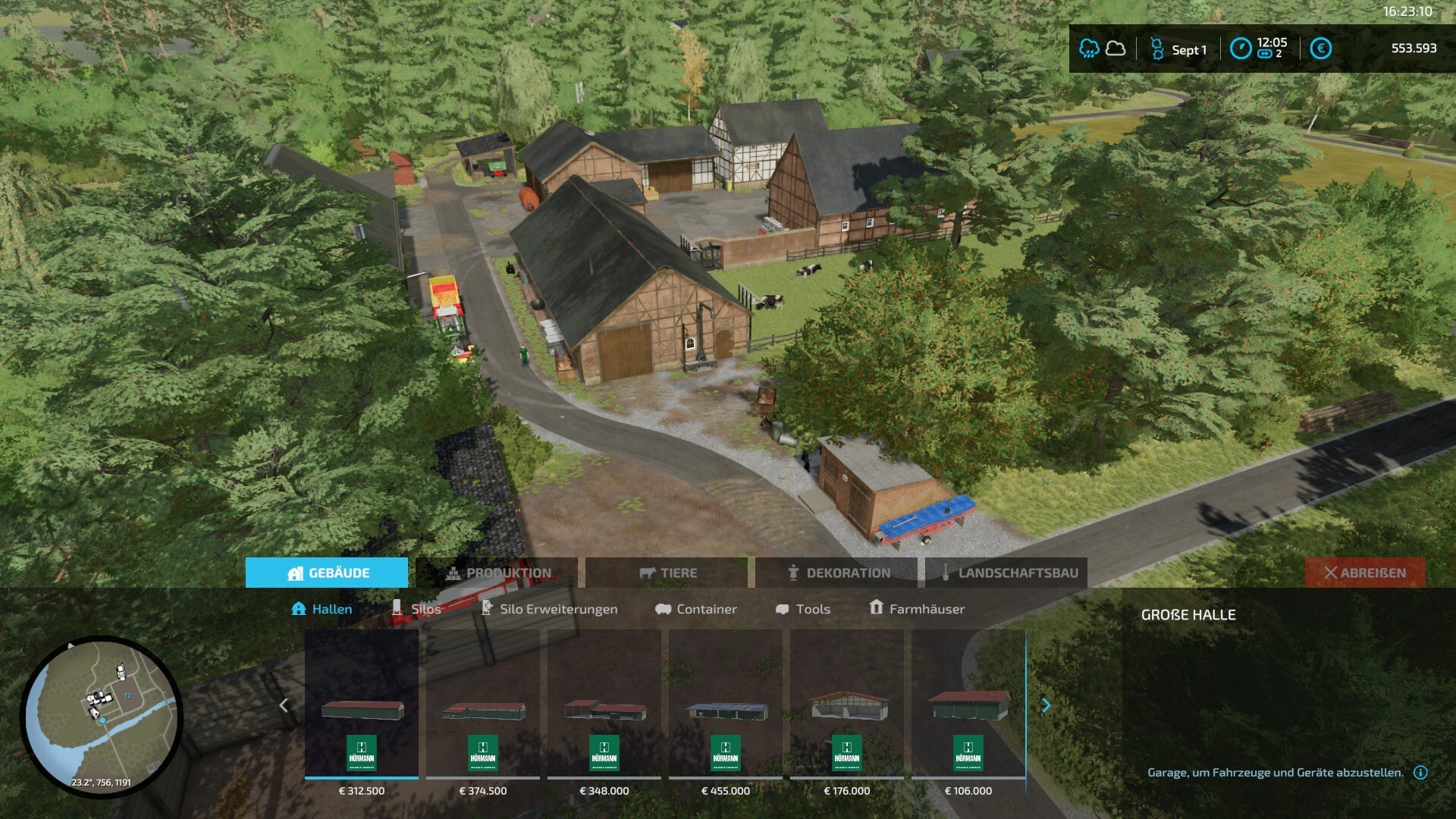
Task: Show the Tools subcategory
Action: point(803,609)
